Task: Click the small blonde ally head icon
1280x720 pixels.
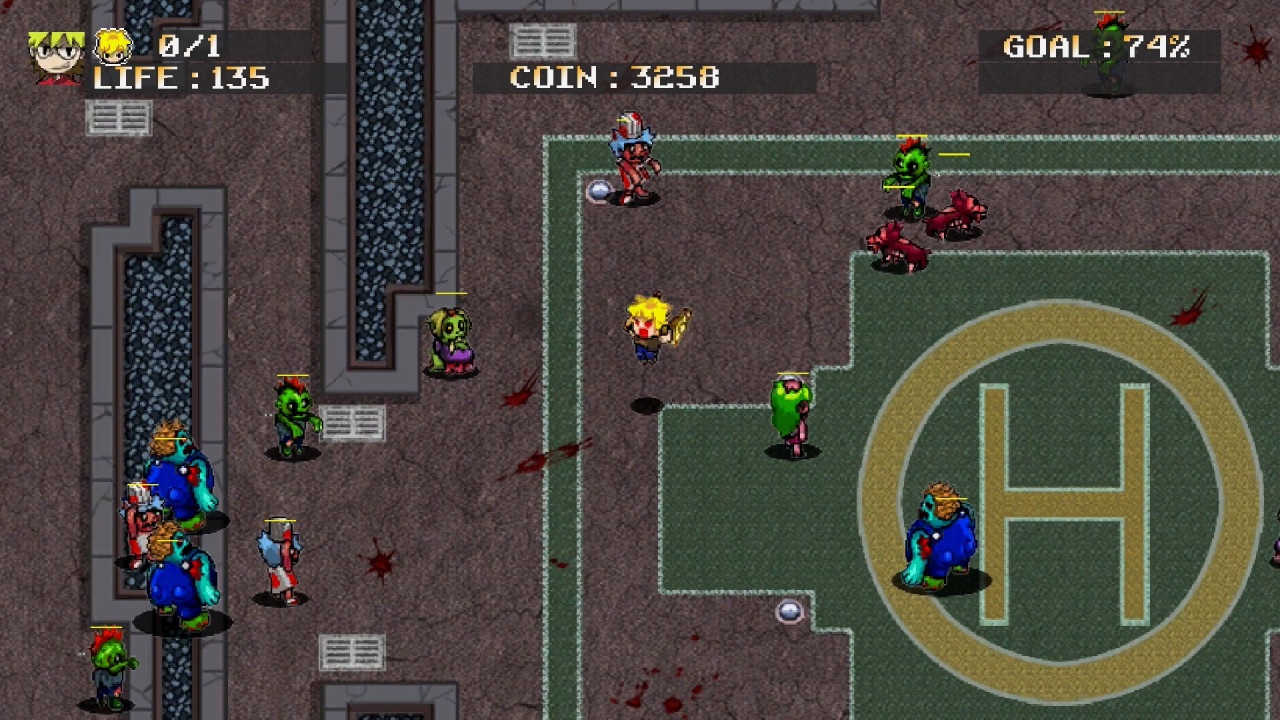Action: tap(112, 45)
